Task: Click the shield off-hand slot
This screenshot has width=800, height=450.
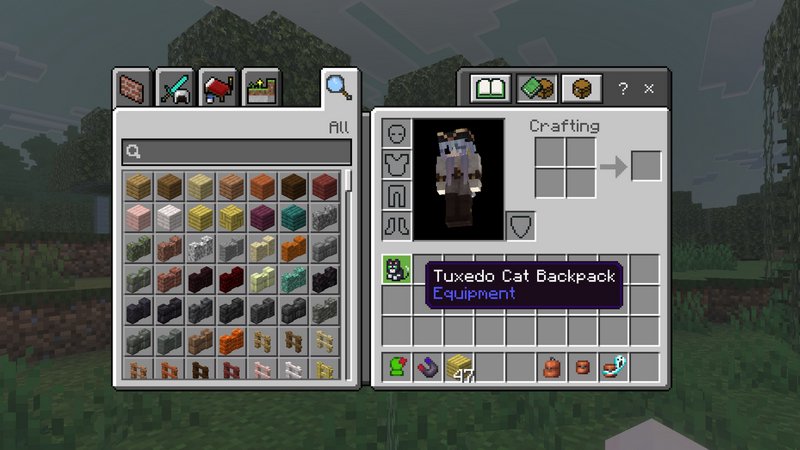Action: pos(520,225)
